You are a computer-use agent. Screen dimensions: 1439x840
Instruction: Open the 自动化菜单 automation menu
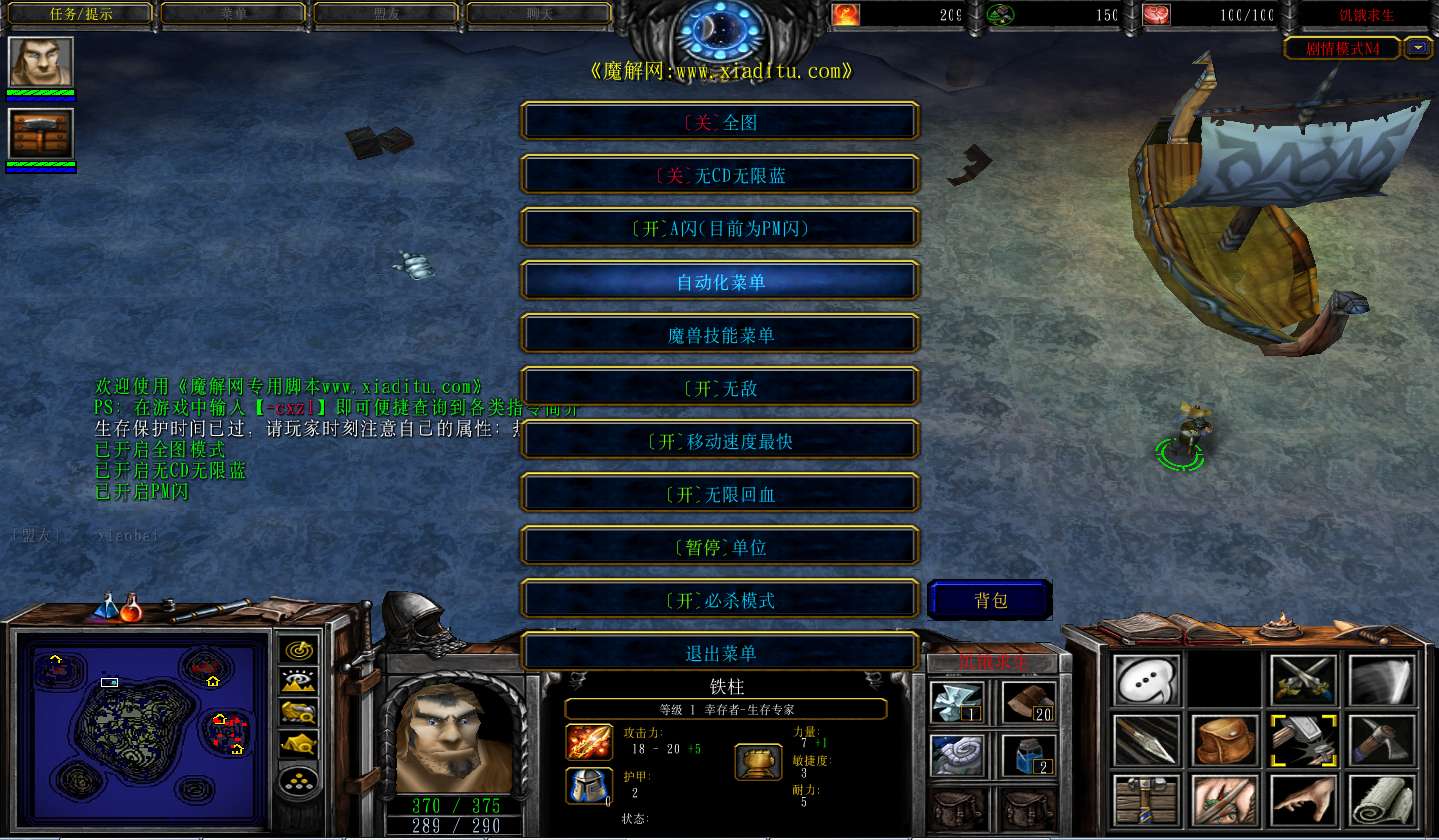(720, 282)
